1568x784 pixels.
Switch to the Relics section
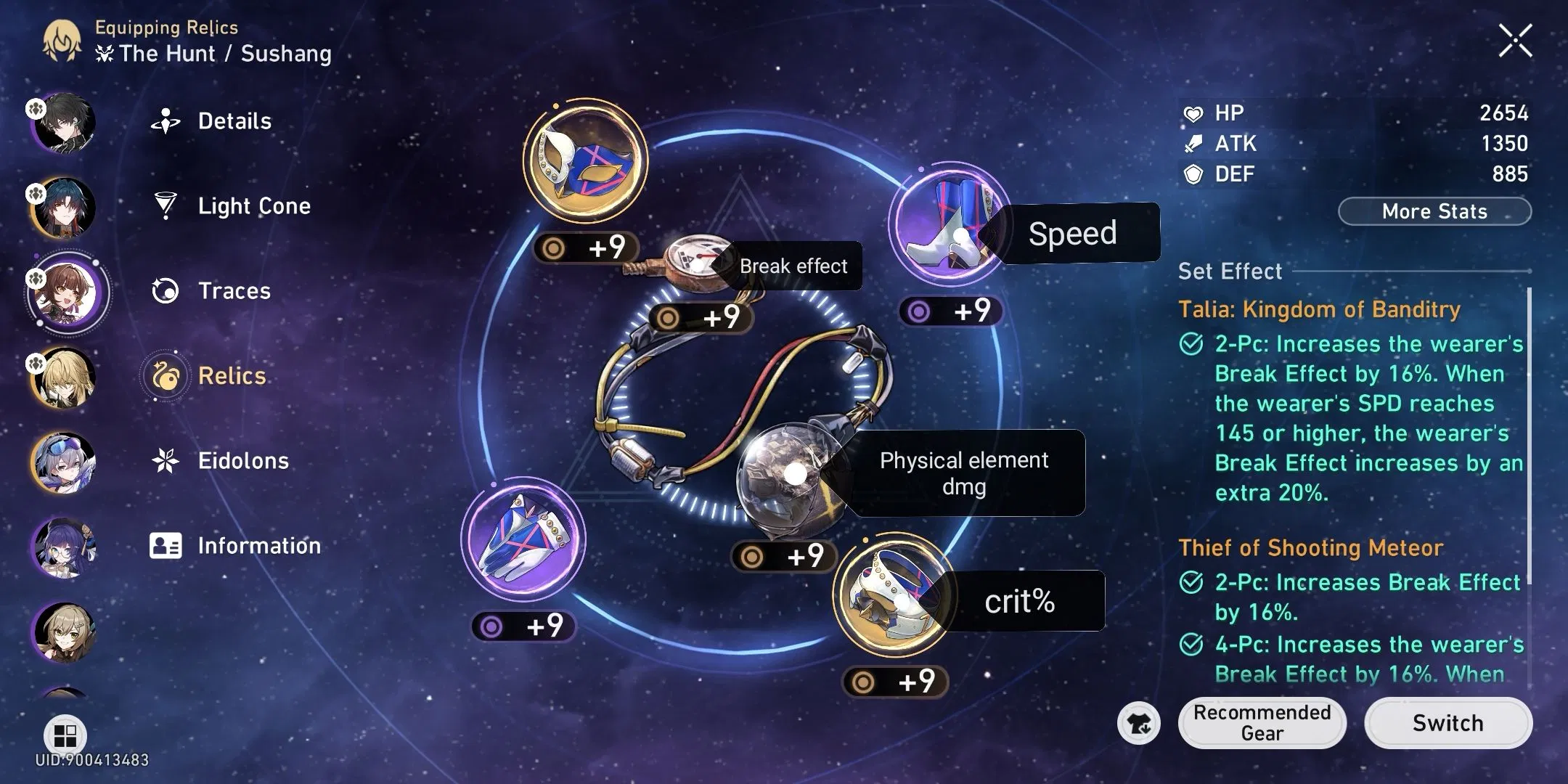231,375
